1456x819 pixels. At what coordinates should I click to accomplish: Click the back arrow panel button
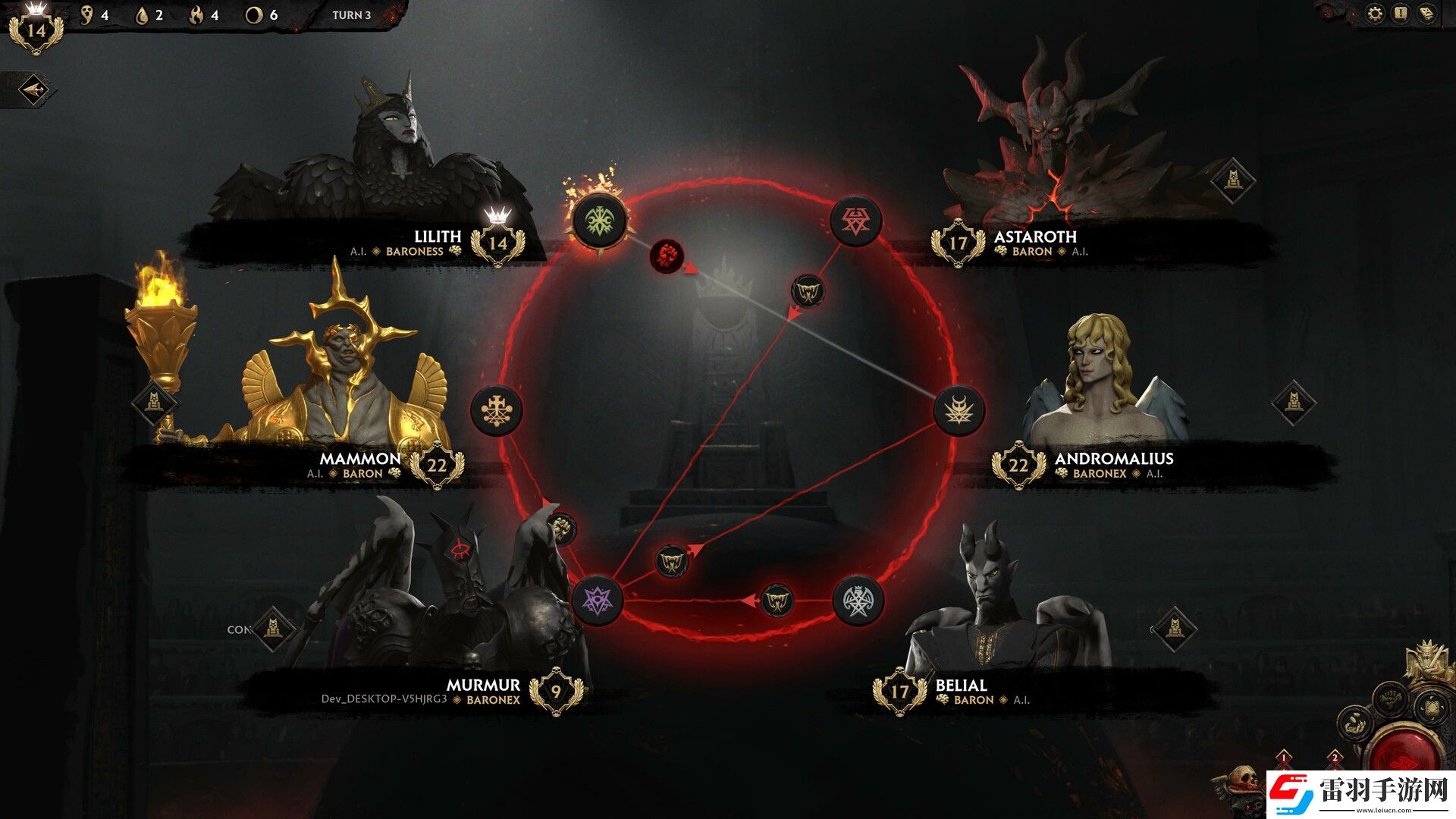33,91
